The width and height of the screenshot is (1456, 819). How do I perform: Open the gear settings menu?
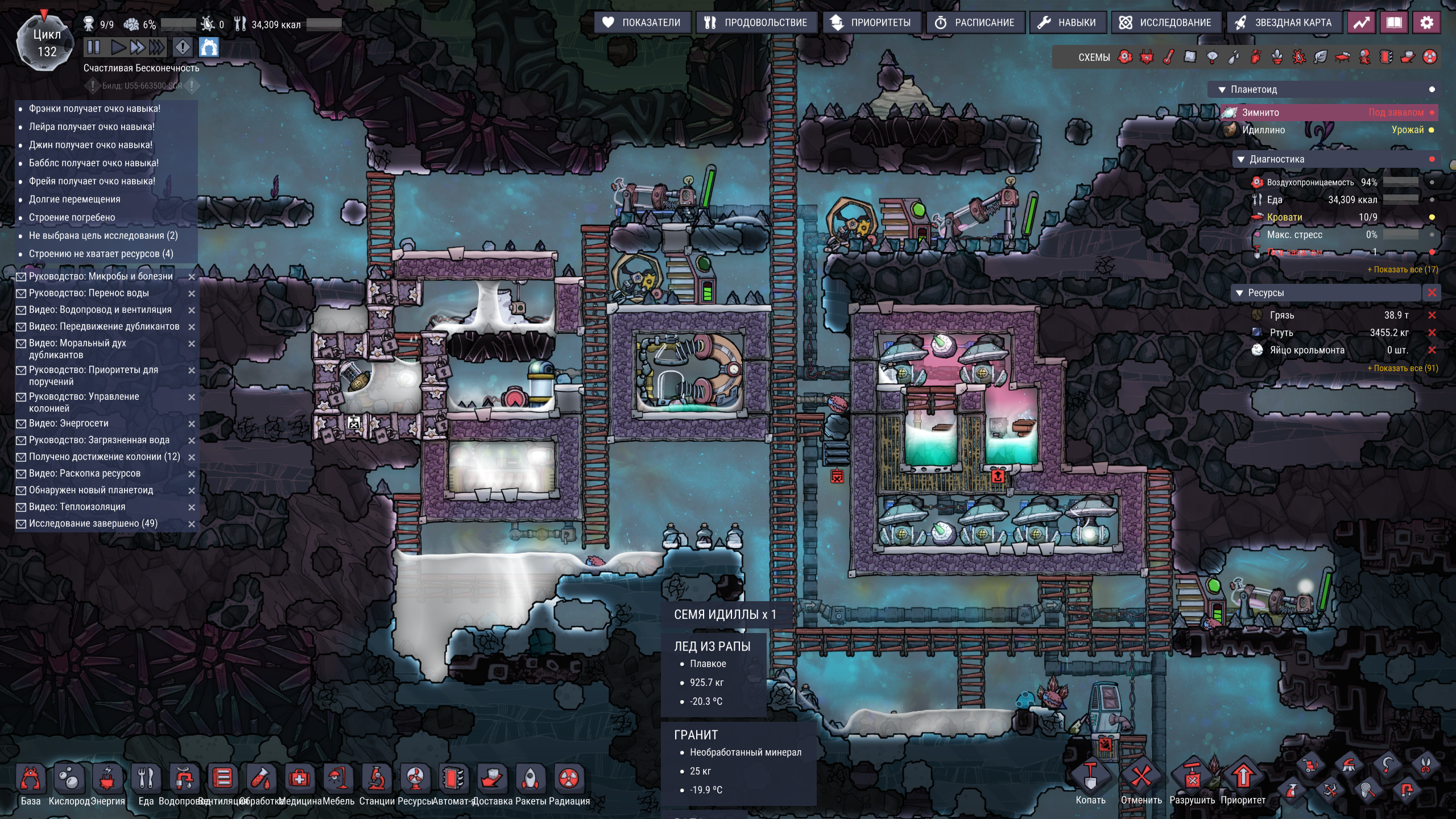[x=1426, y=23]
